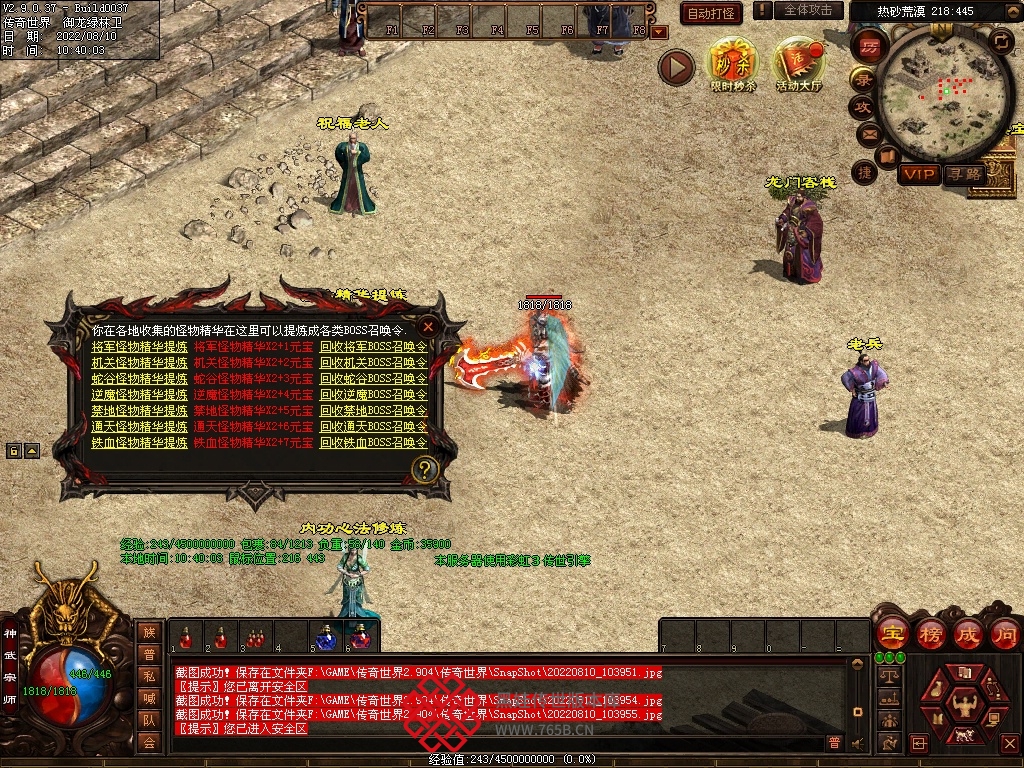1024x768 pixels.
Task: Open the 活动大厅 event hall icon
Action: [798, 62]
